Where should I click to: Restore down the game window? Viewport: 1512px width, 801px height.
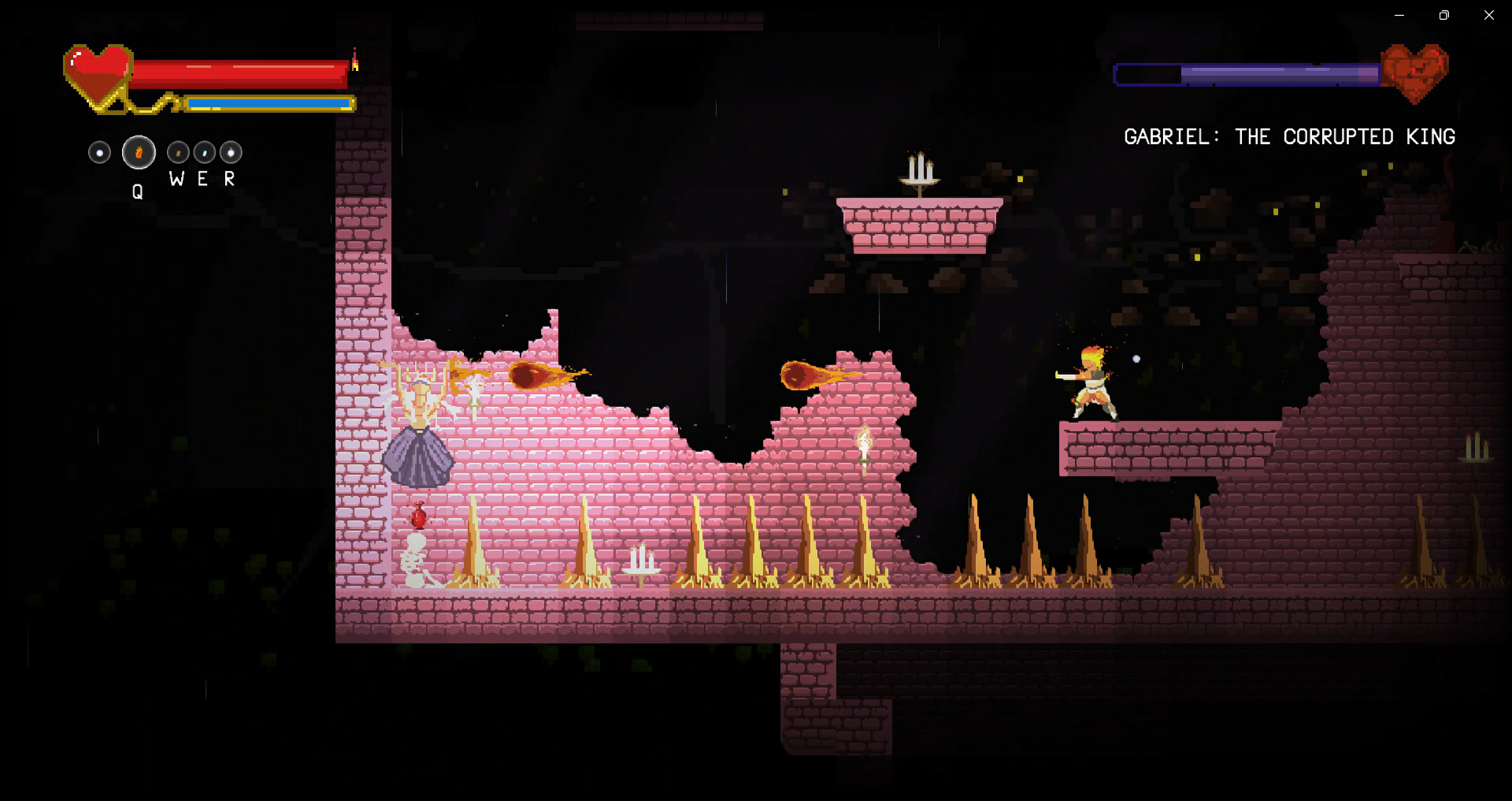1443,15
